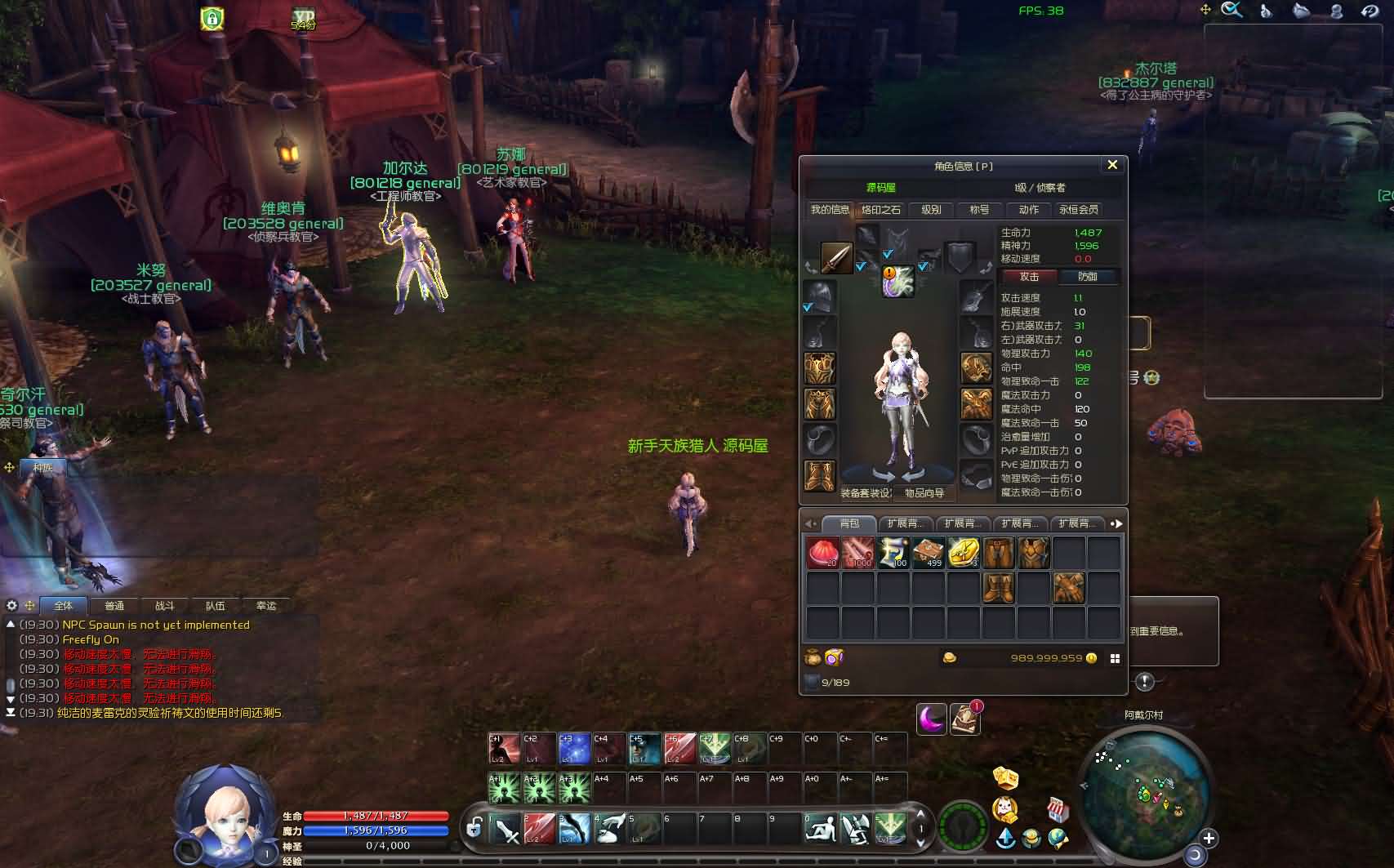Open the world map globe icon

pos(1057,839)
